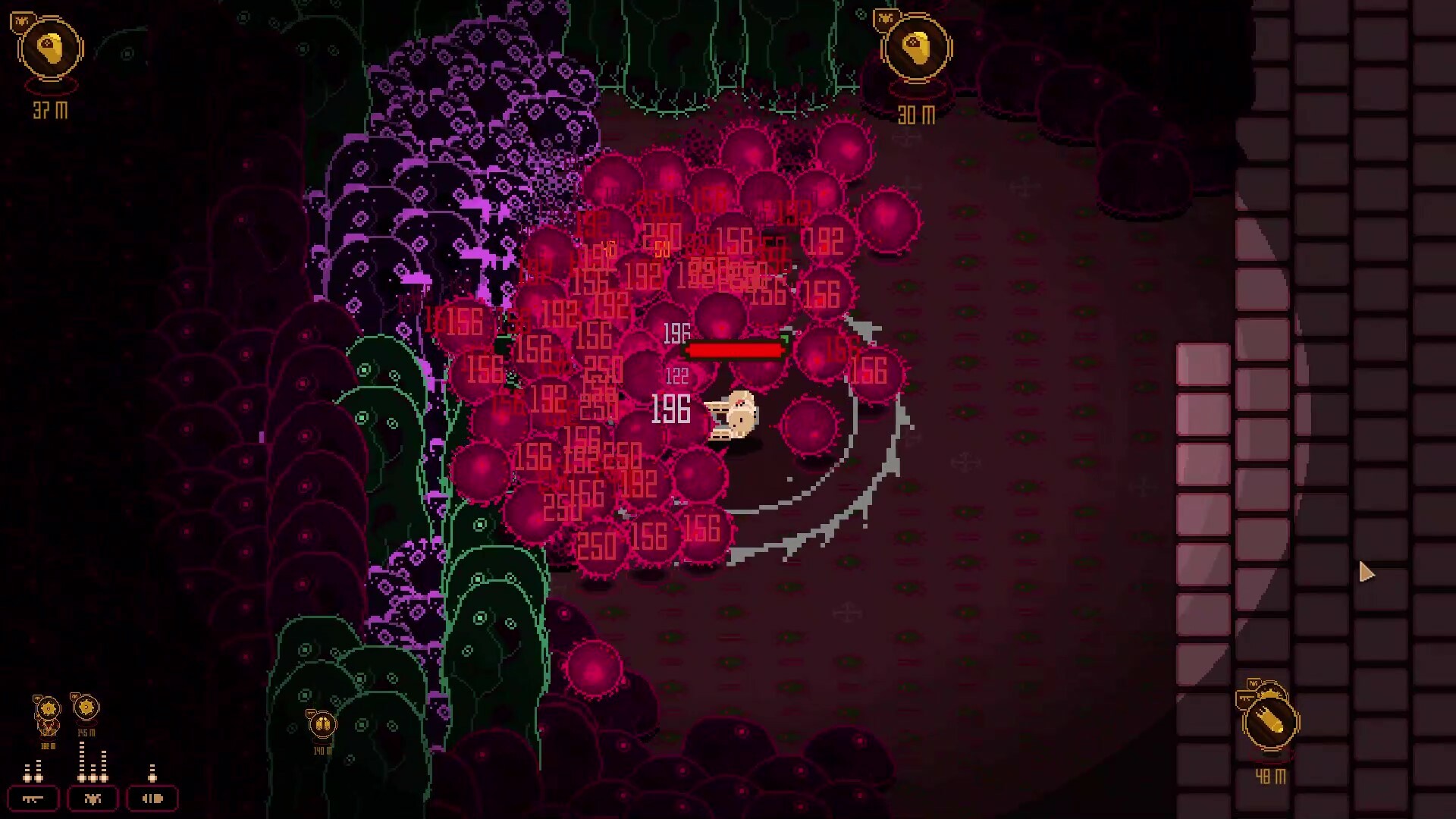Select the plug icon in the third weapon slot
Image resolution: width=1456 pixels, height=819 pixels.
click(x=152, y=799)
